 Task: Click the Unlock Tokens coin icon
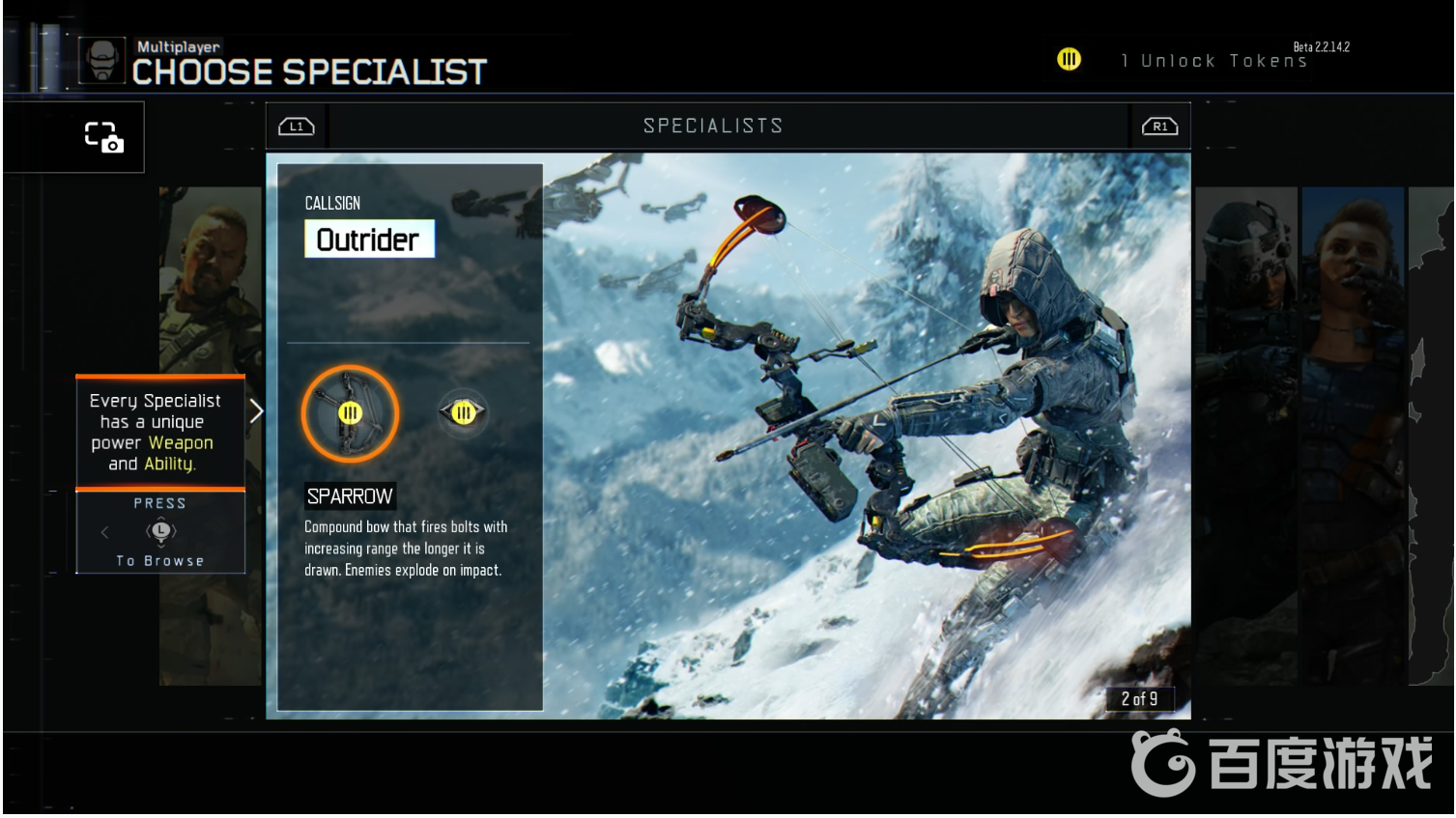1069,60
